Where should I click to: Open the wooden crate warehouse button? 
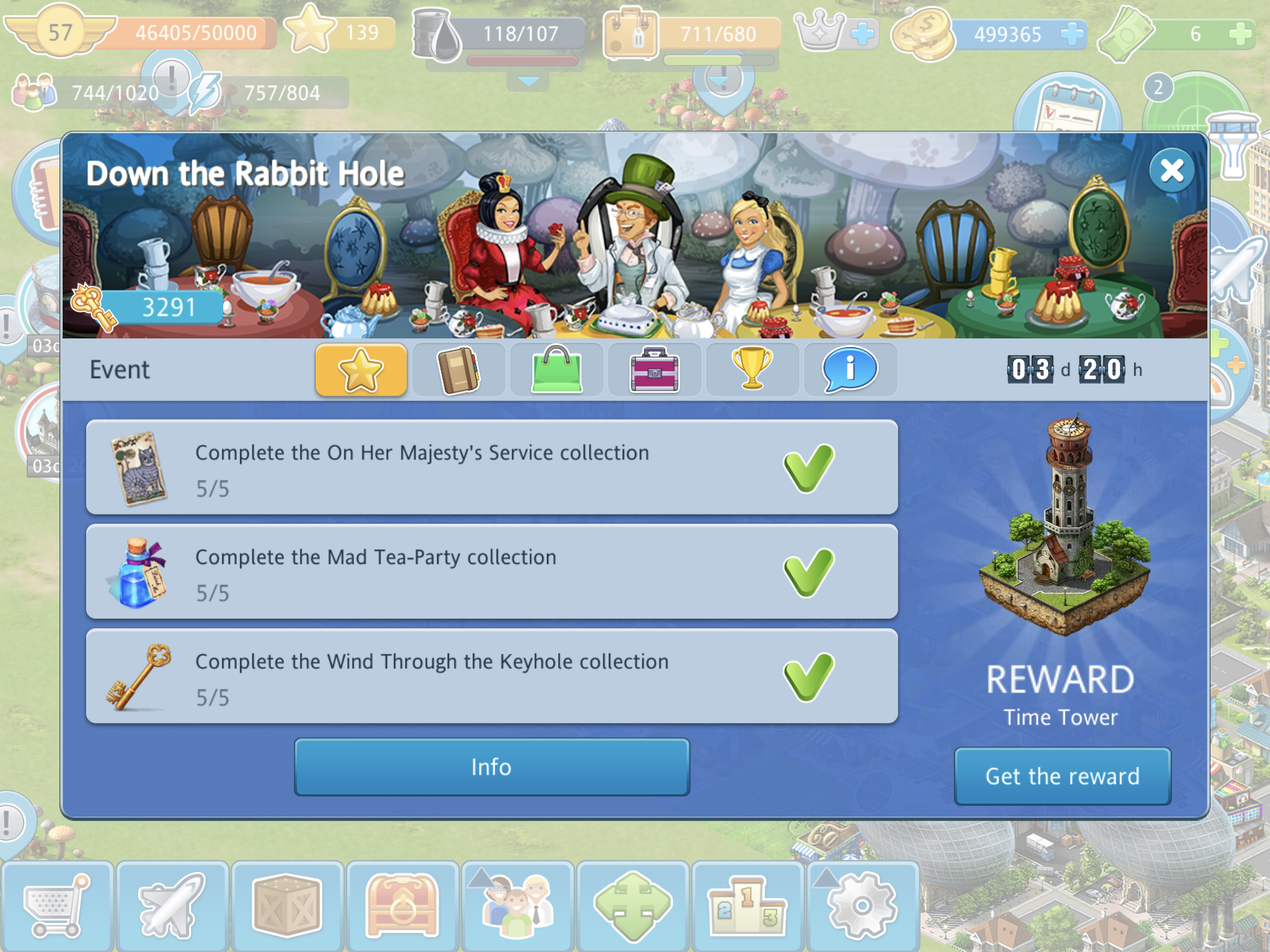pos(287,906)
